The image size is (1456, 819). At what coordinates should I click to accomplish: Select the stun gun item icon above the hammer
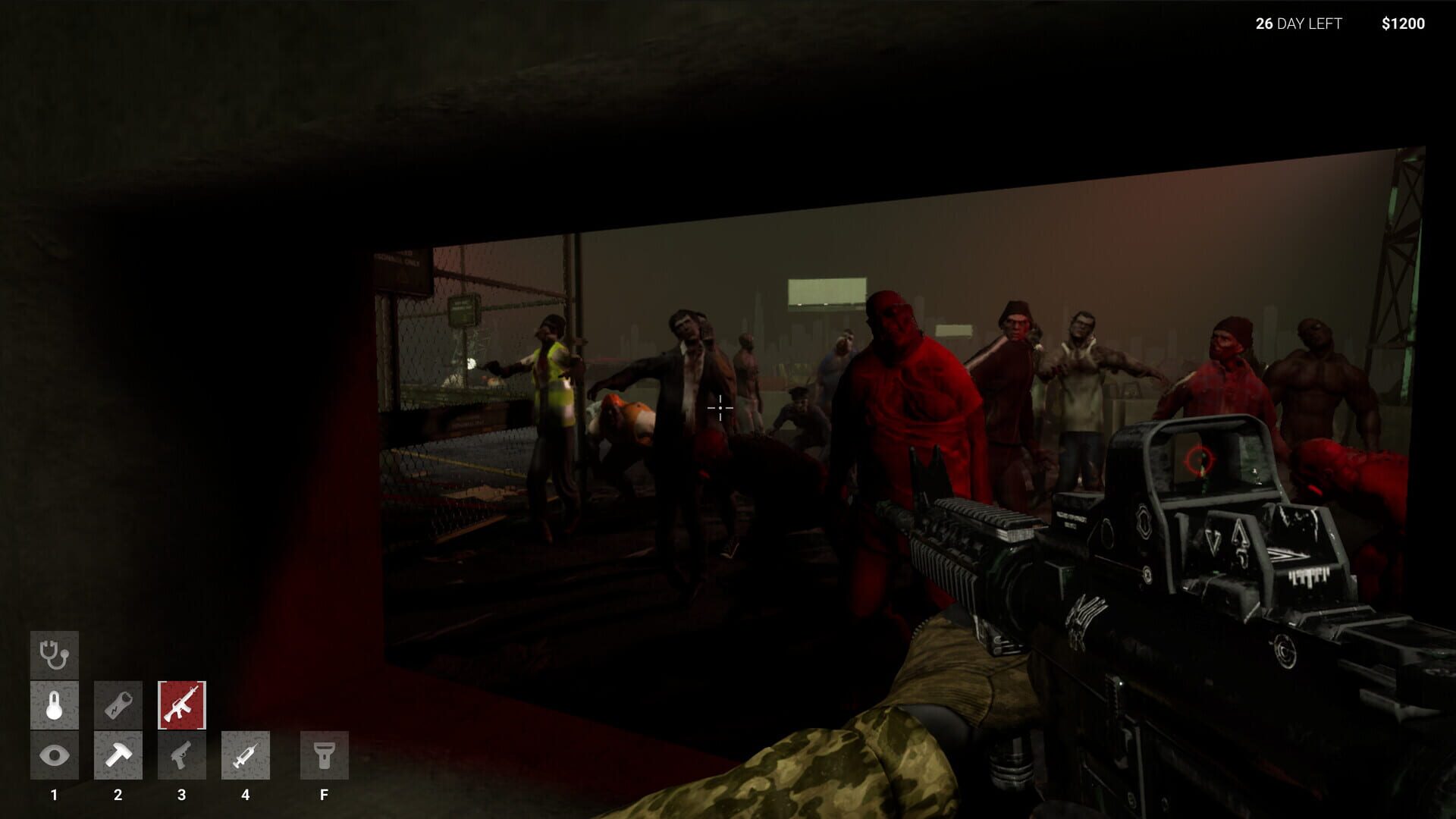118,705
